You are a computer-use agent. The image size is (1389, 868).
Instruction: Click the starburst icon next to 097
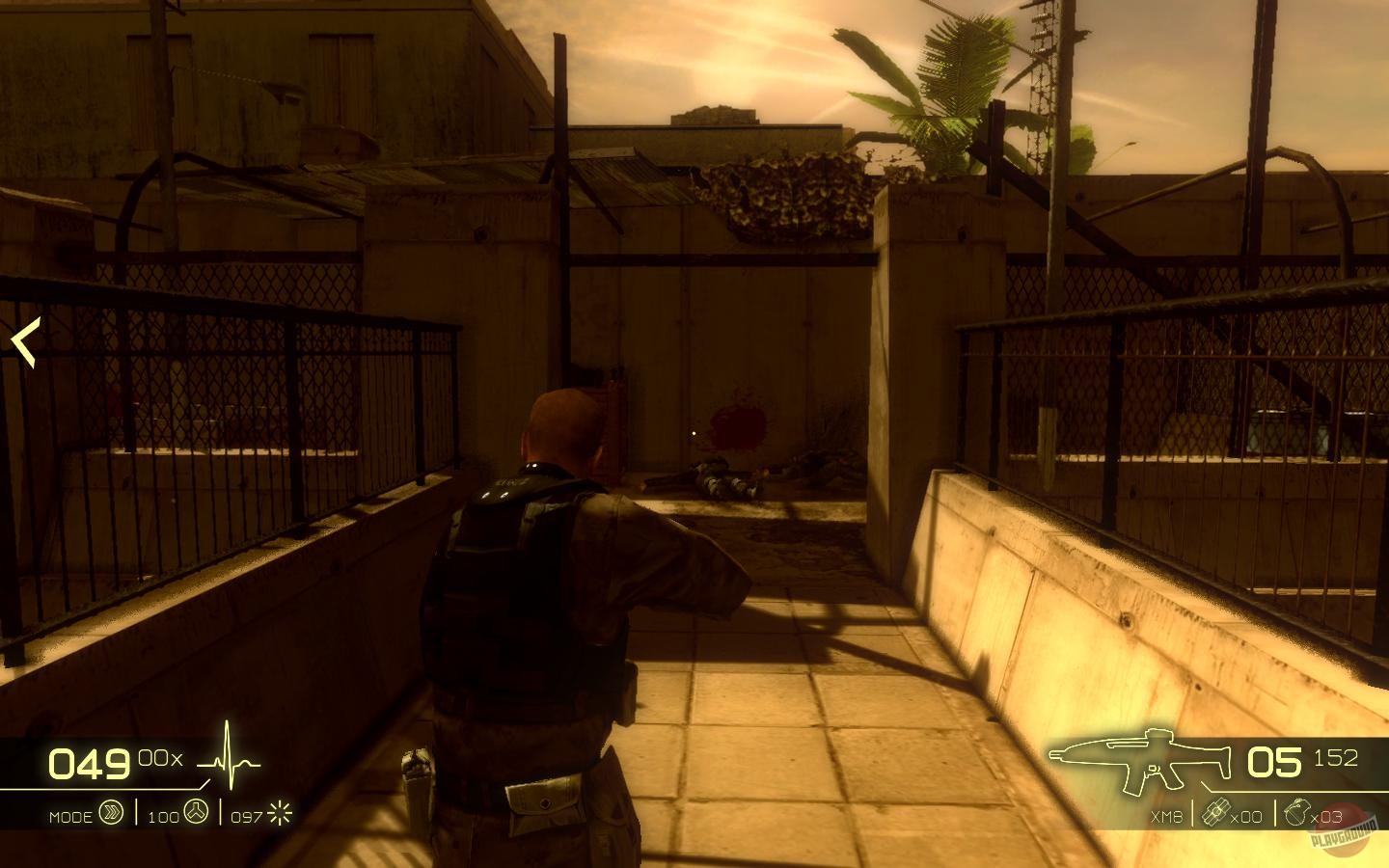pyautogui.click(x=277, y=813)
